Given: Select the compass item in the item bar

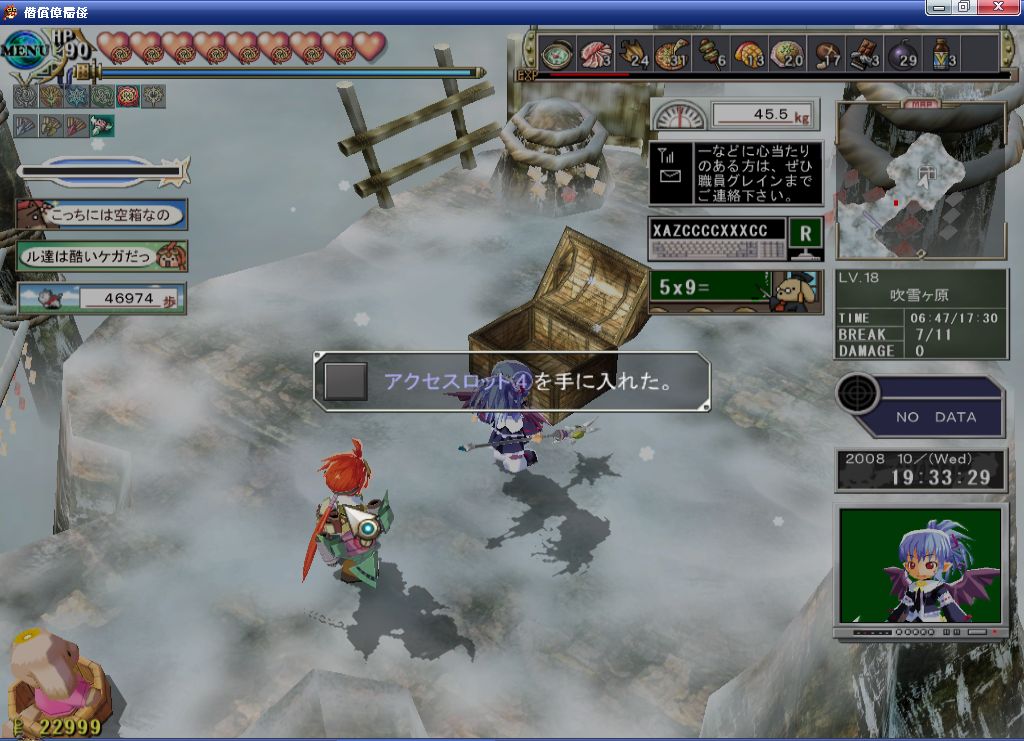Looking at the screenshot, I should 557,54.
